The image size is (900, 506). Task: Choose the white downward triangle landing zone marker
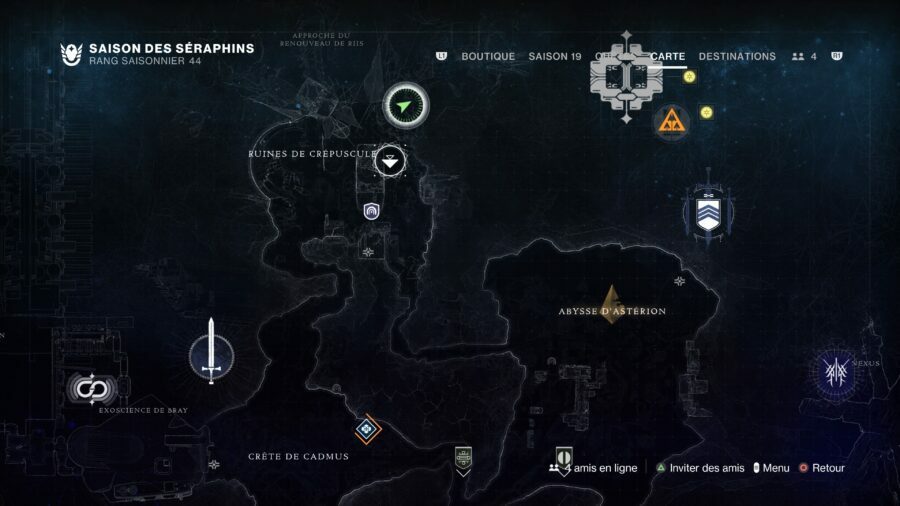coord(391,159)
